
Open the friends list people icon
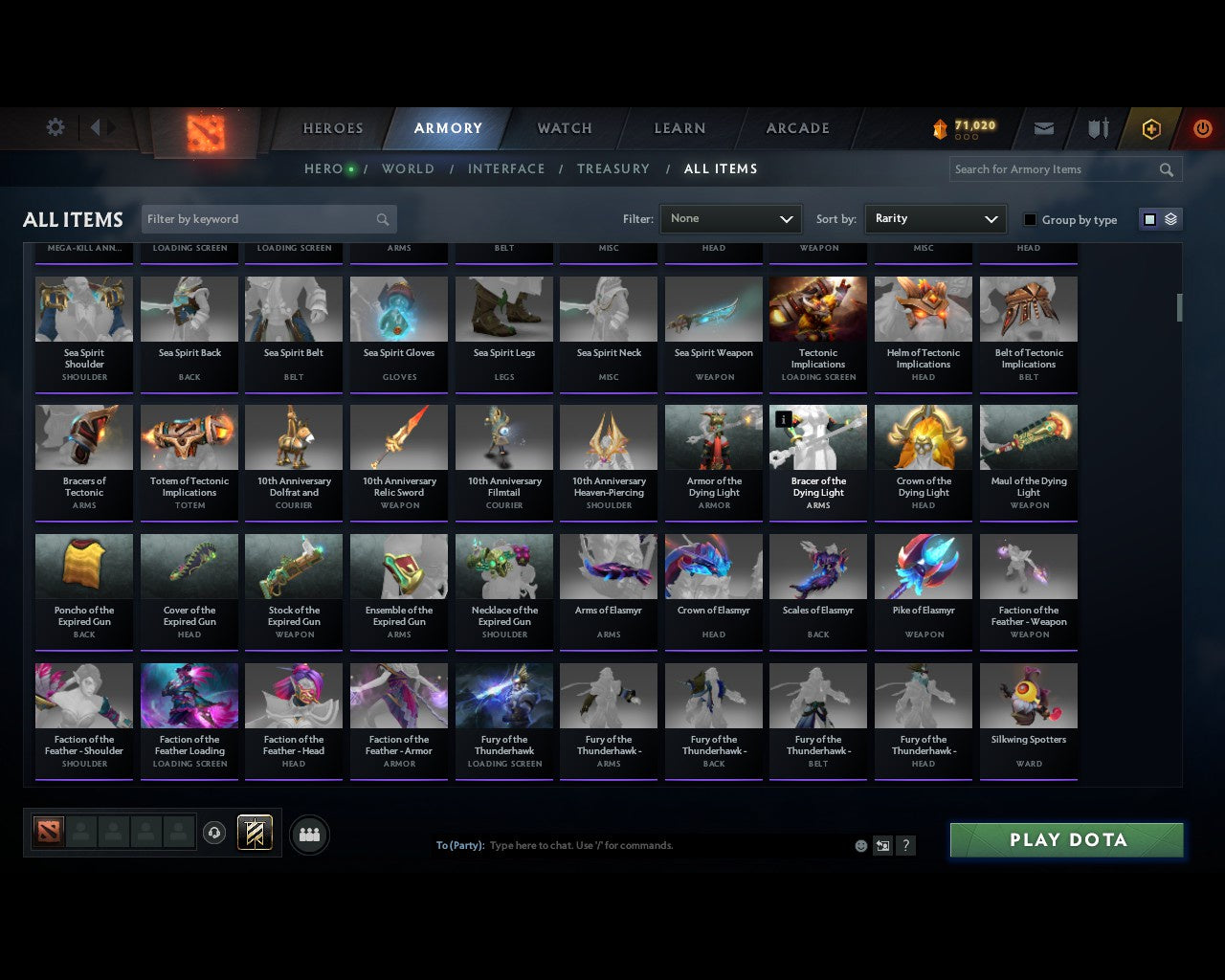pos(309,835)
